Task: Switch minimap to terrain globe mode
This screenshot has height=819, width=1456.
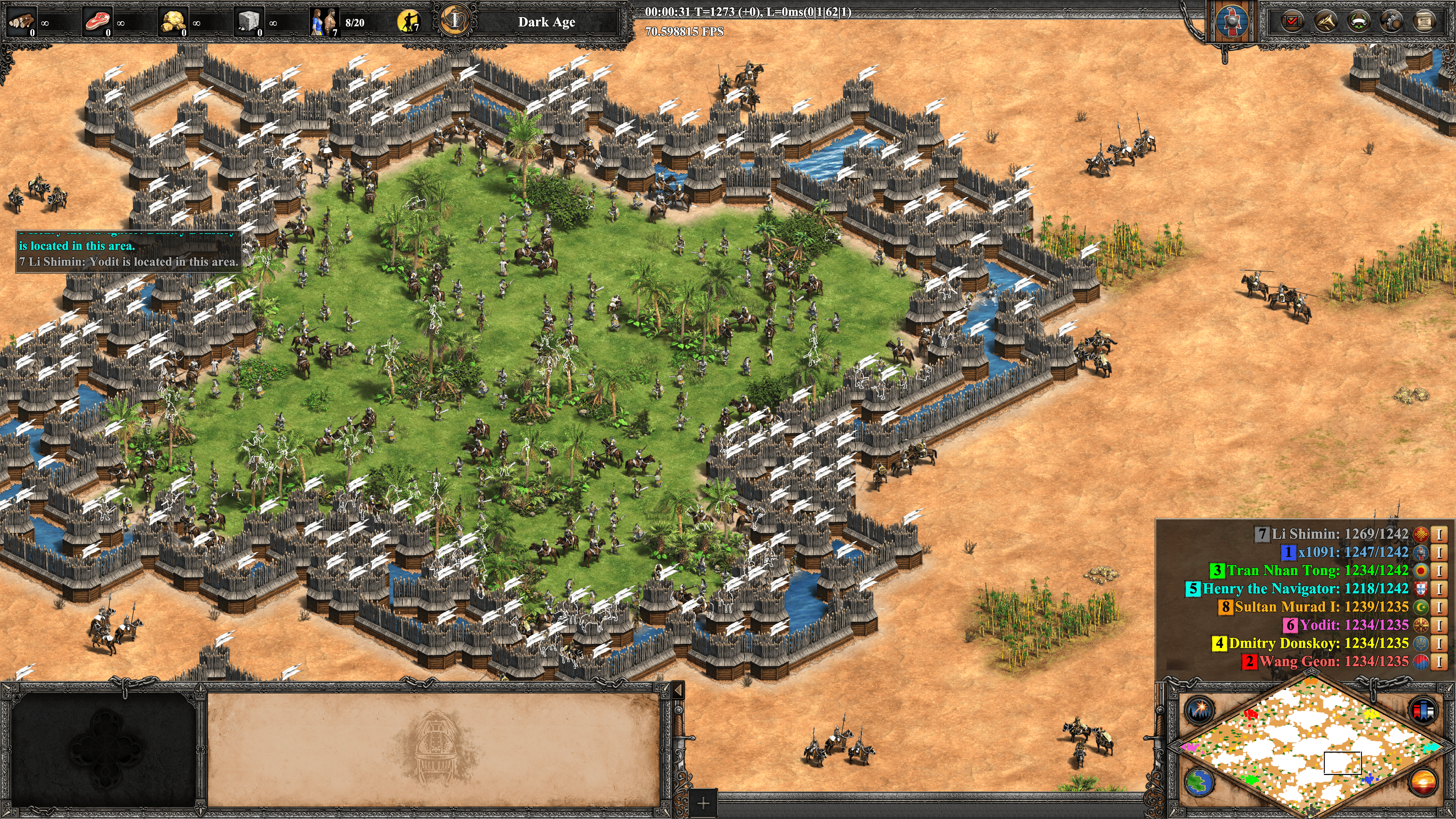Action: [1198, 782]
